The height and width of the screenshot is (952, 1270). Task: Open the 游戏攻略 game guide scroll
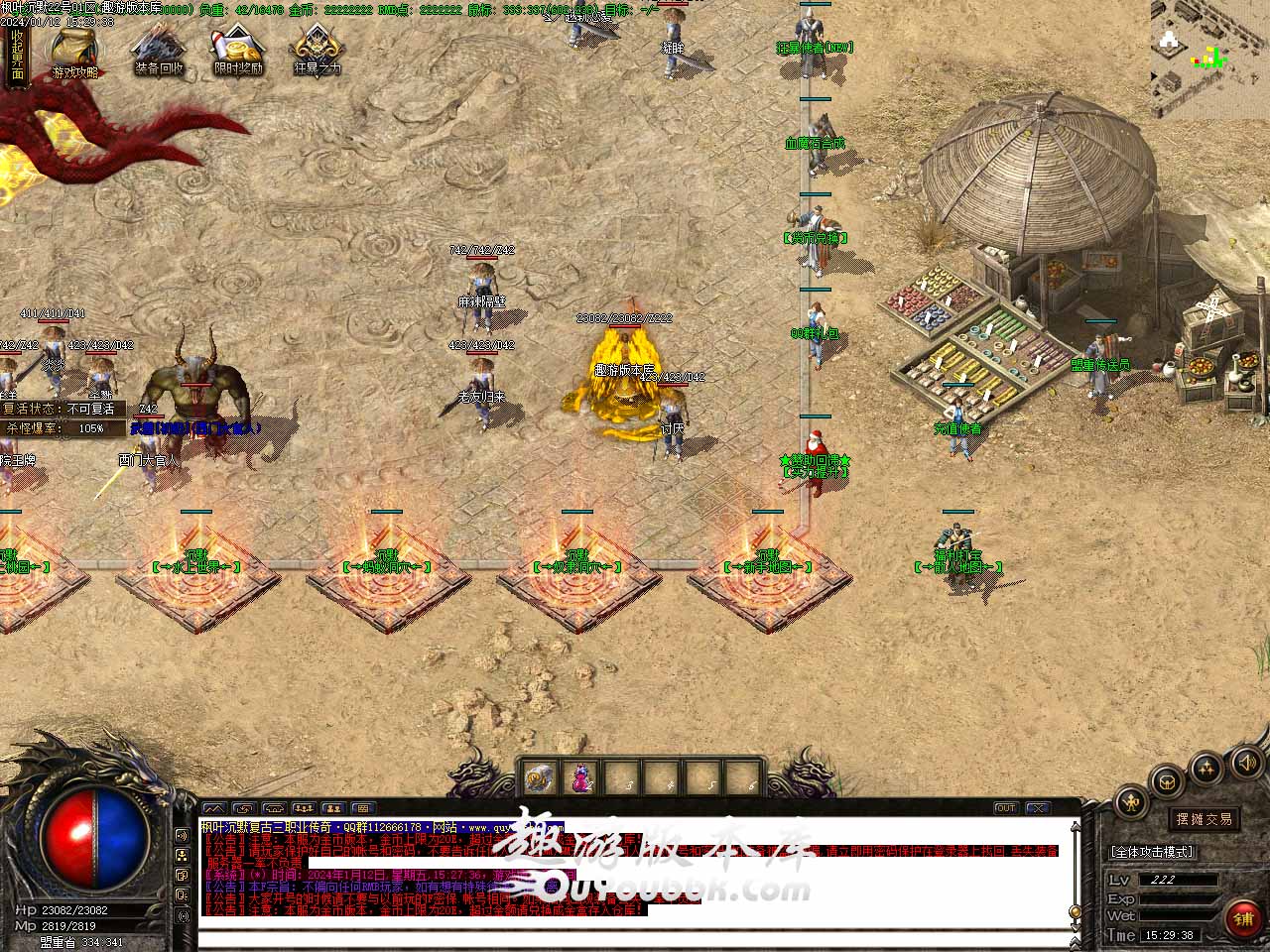(x=75, y=51)
